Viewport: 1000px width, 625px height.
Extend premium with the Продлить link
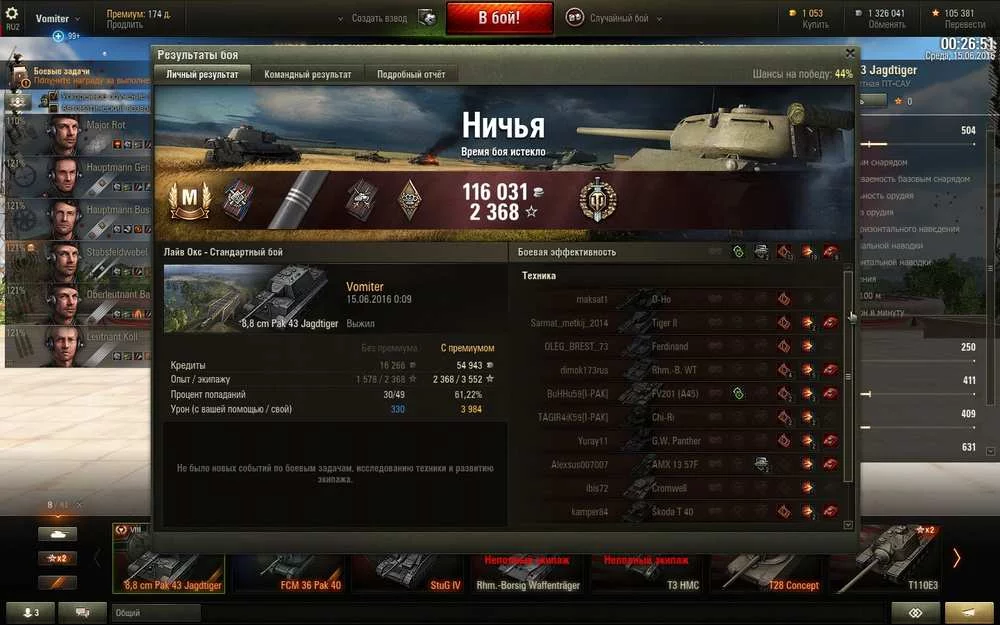pyautogui.click(x=125, y=25)
